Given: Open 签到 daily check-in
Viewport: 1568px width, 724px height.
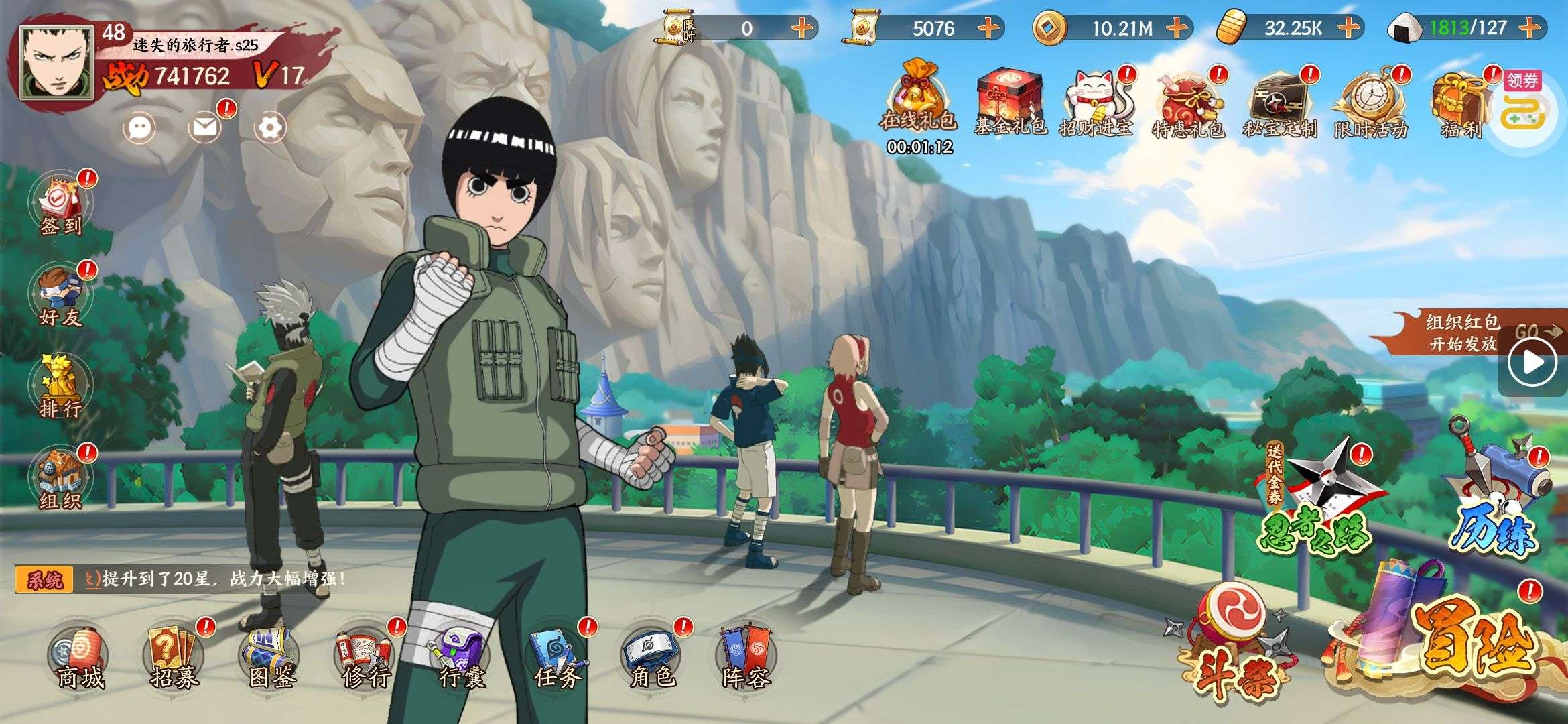Looking at the screenshot, I should tap(61, 204).
